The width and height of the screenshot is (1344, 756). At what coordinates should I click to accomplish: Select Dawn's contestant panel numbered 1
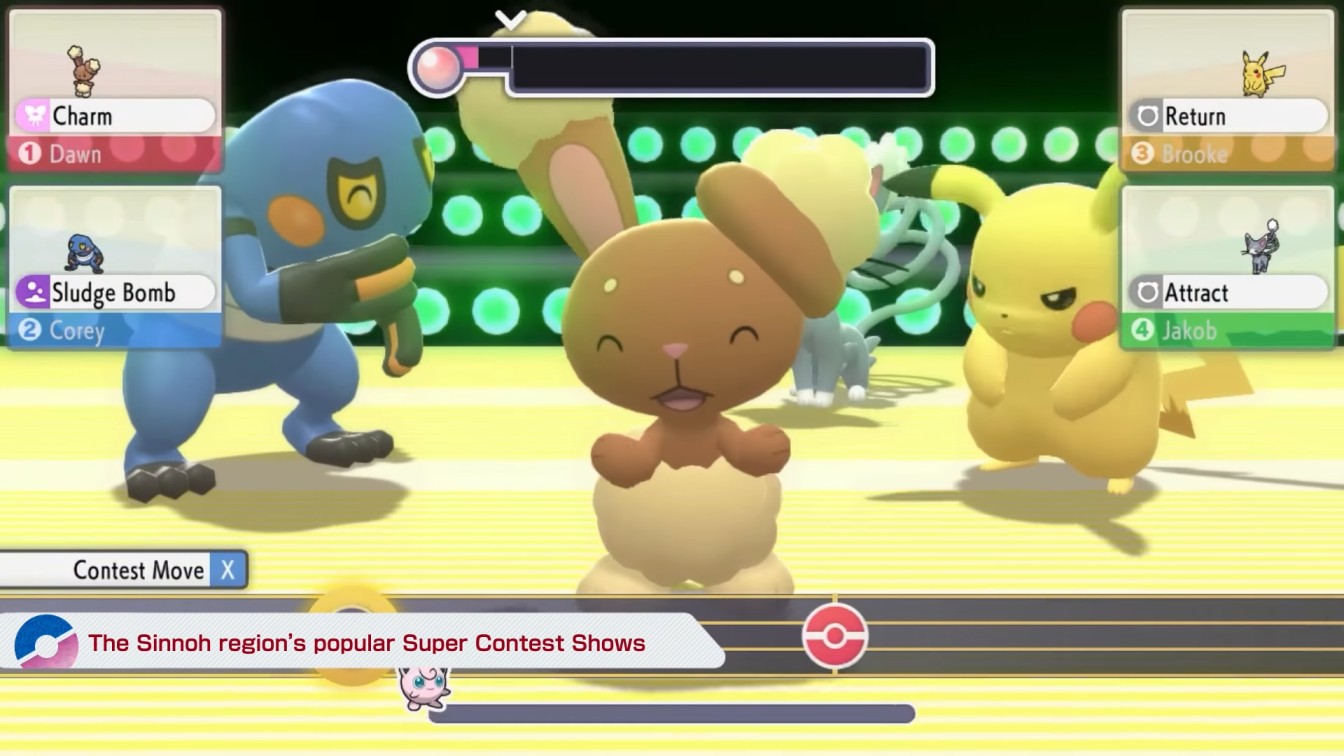(115, 88)
